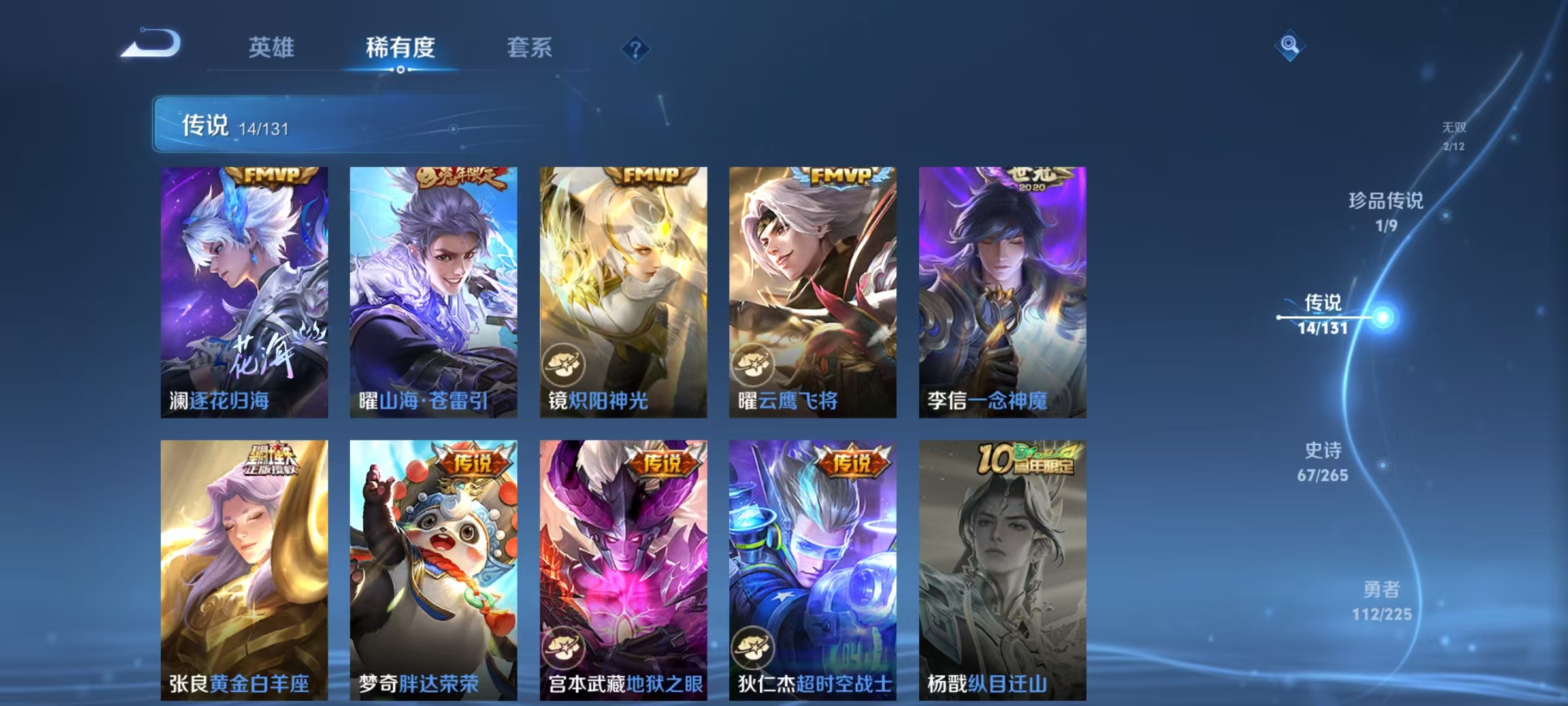Switch to the 套系 tab
1568x706 pixels.
click(530, 47)
